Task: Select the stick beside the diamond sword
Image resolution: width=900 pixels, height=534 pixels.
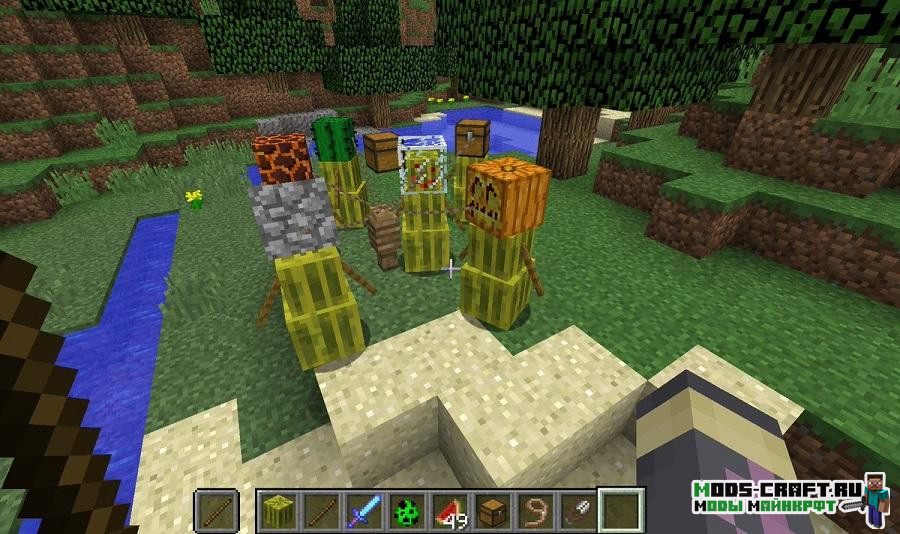Action: click(319, 510)
